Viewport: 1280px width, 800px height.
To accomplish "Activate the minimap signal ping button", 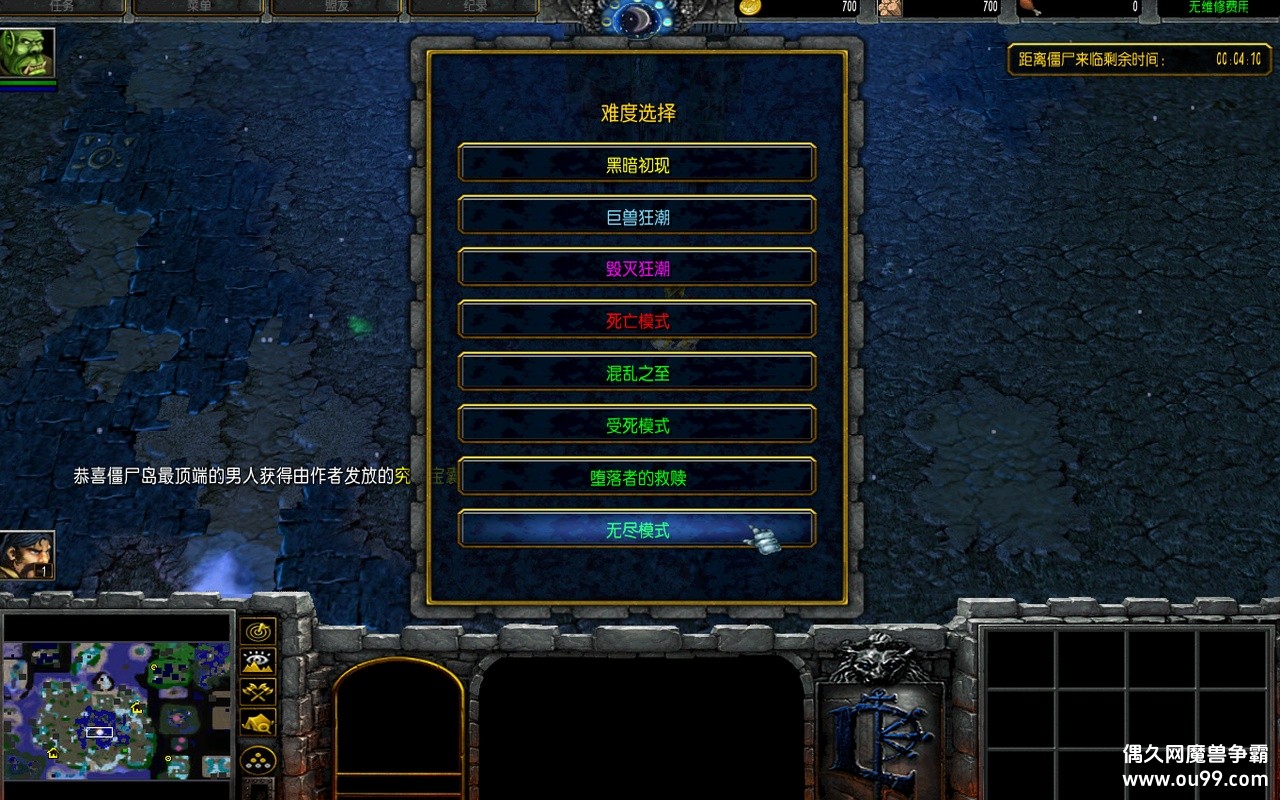I will tap(258, 632).
